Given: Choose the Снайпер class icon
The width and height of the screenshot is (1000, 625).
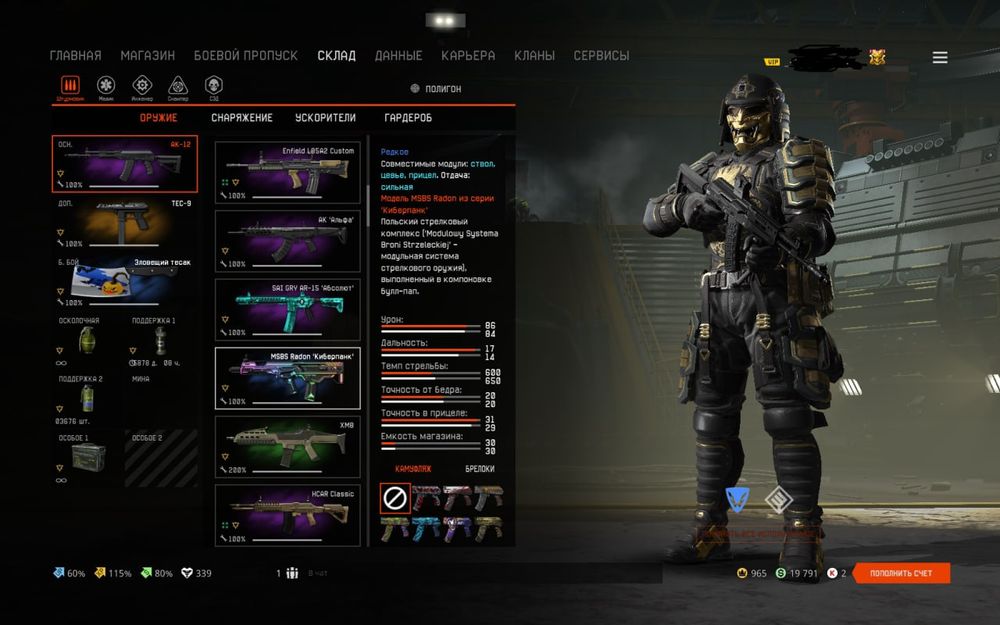Looking at the screenshot, I should point(178,86).
